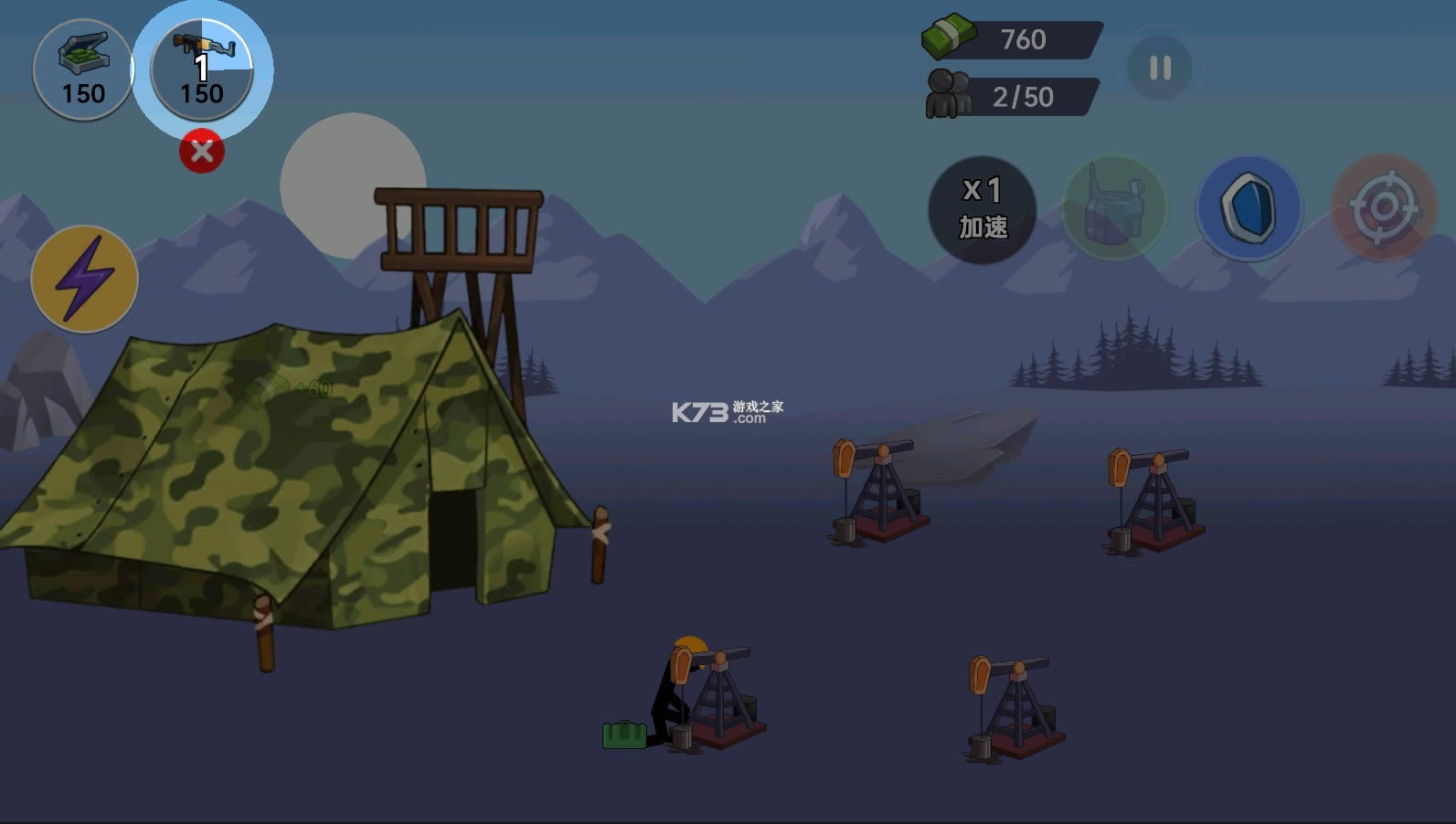Tap the green radio backpack ability

click(1114, 208)
